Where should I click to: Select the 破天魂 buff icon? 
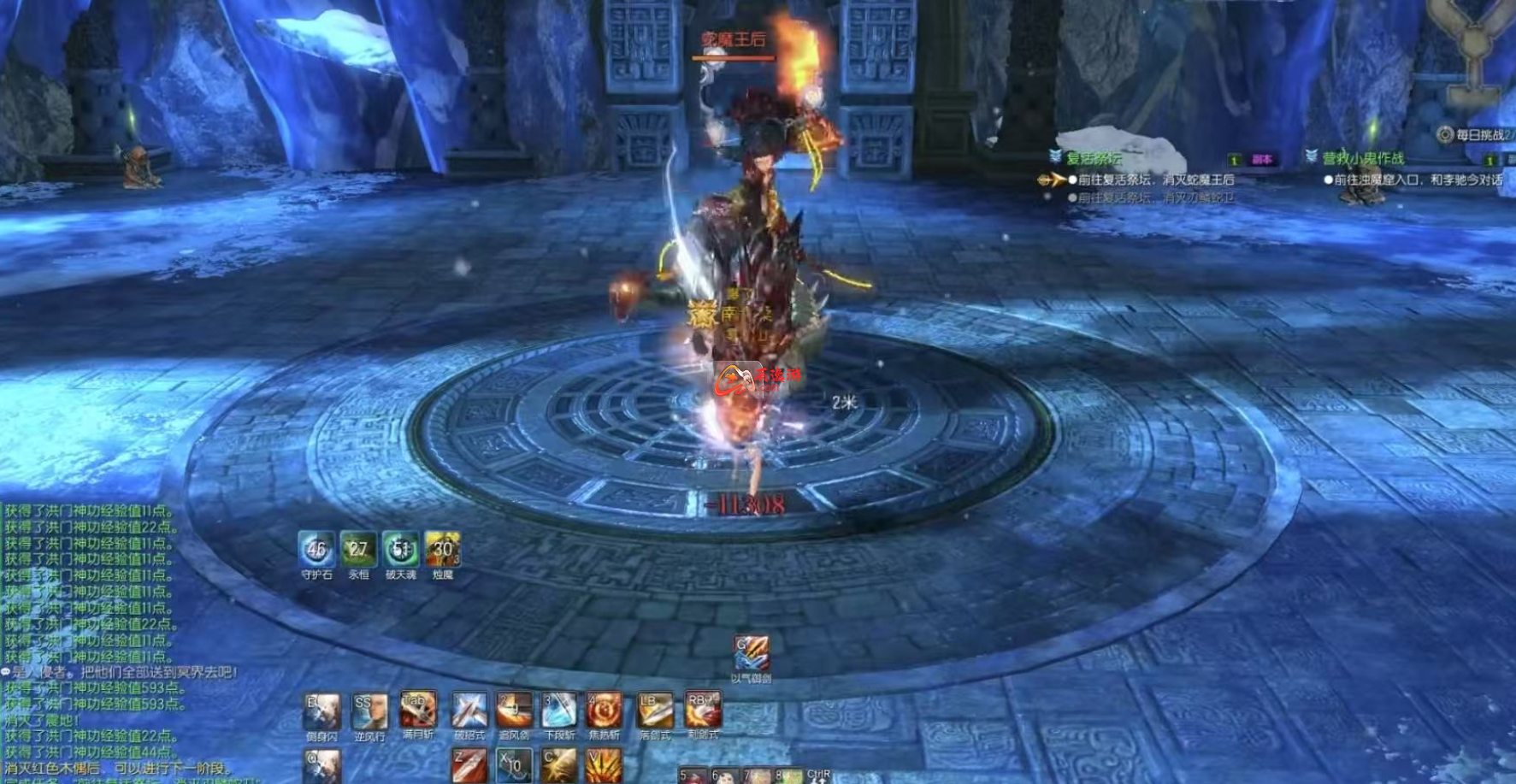click(x=400, y=550)
